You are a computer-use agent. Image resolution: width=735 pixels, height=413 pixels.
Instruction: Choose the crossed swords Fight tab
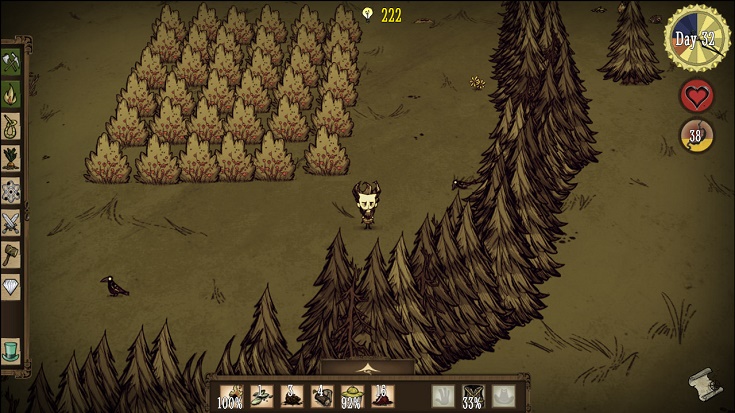click(11, 222)
